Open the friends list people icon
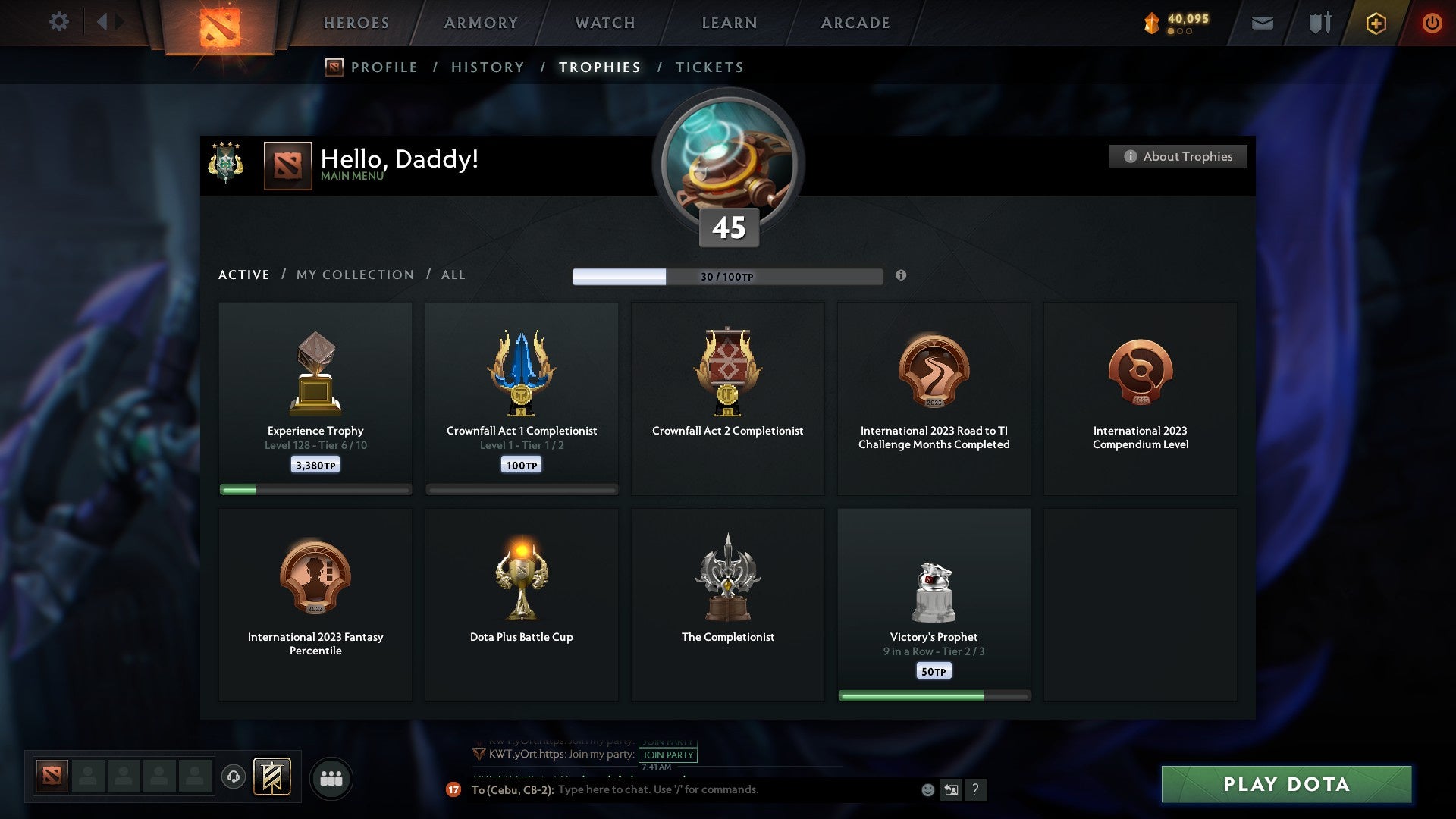 pos(331,777)
